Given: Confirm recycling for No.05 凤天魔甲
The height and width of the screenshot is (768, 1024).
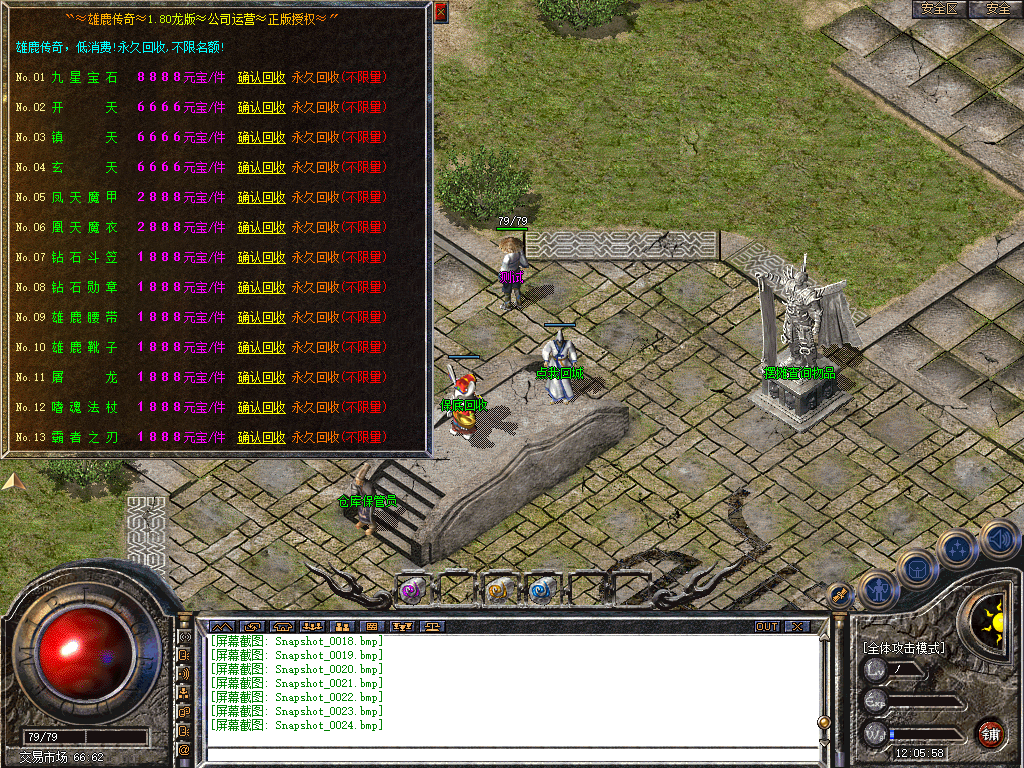Looking at the screenshot, I should click(261, 198).
